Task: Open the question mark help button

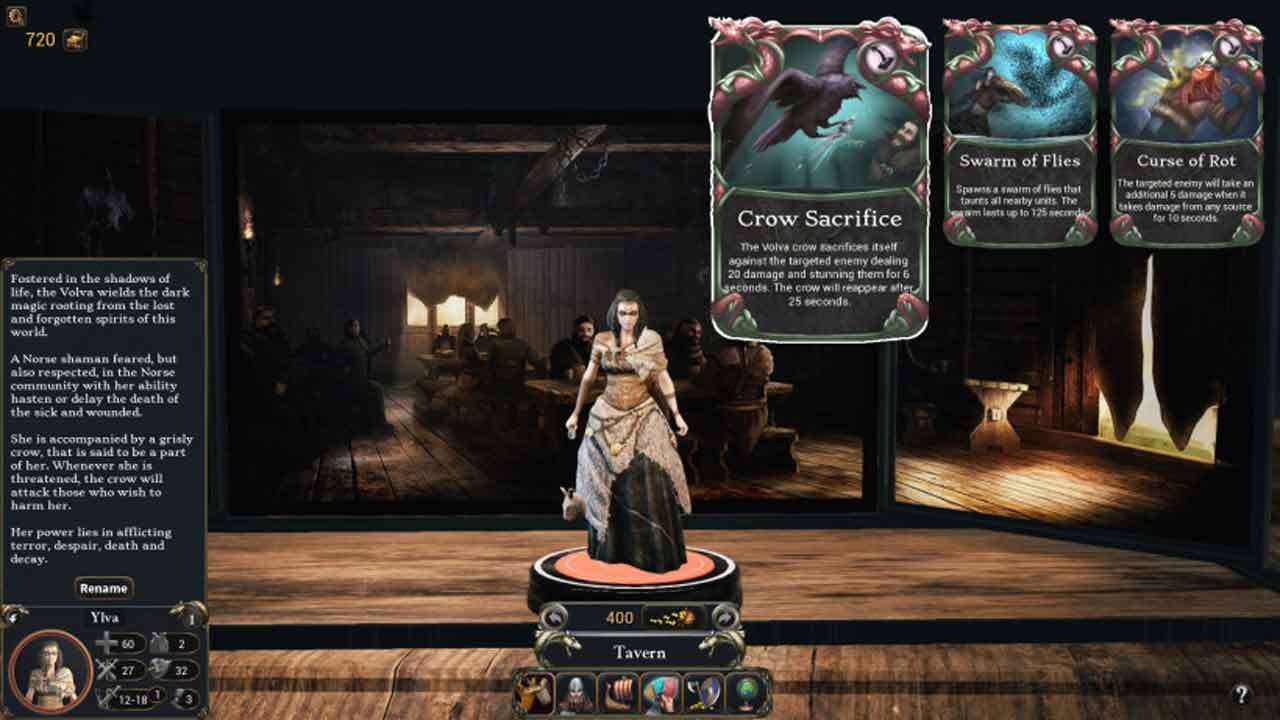Action: click(1241, 694)
